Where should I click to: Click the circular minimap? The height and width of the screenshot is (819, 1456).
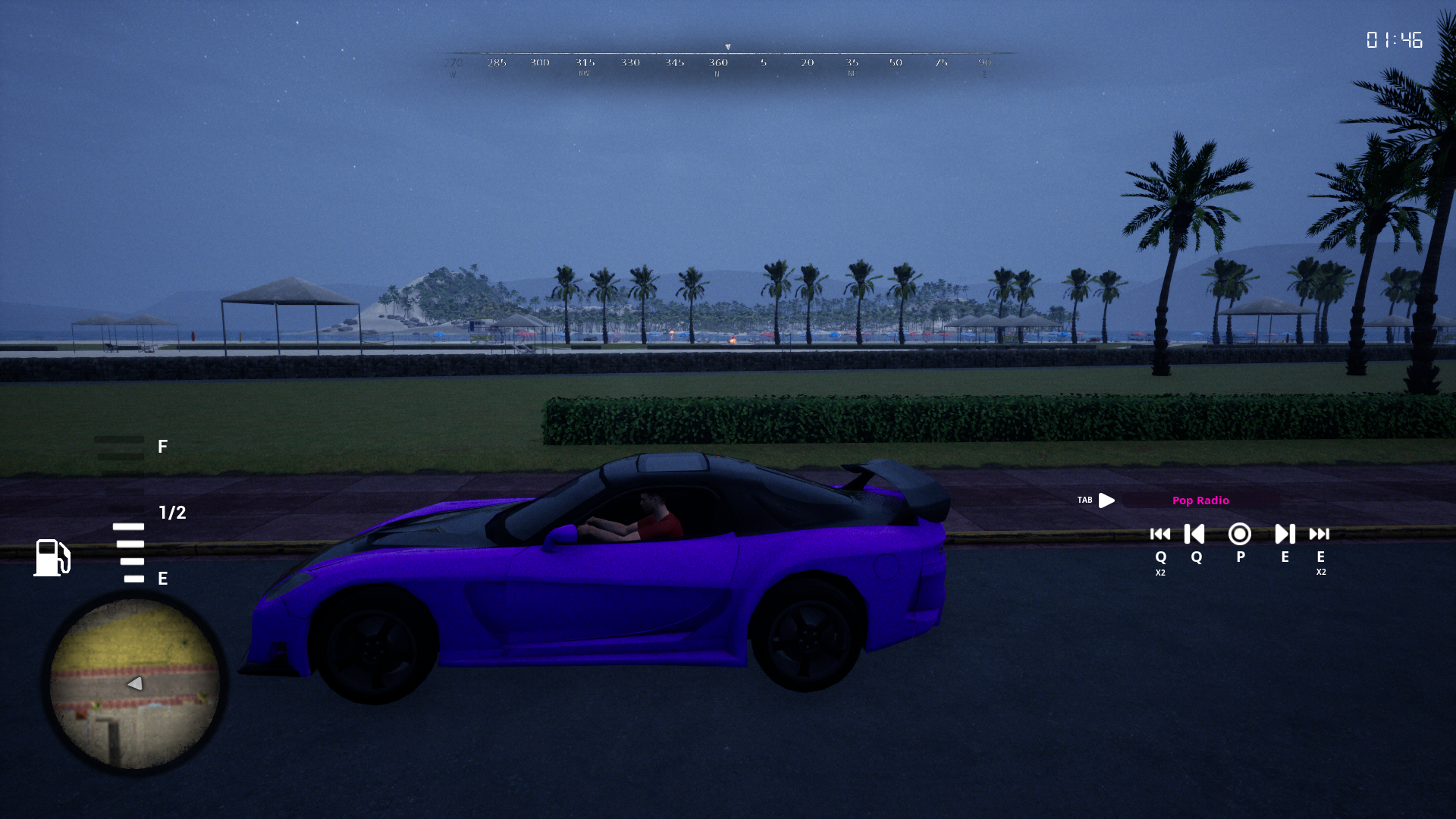(x=135, y=683)
